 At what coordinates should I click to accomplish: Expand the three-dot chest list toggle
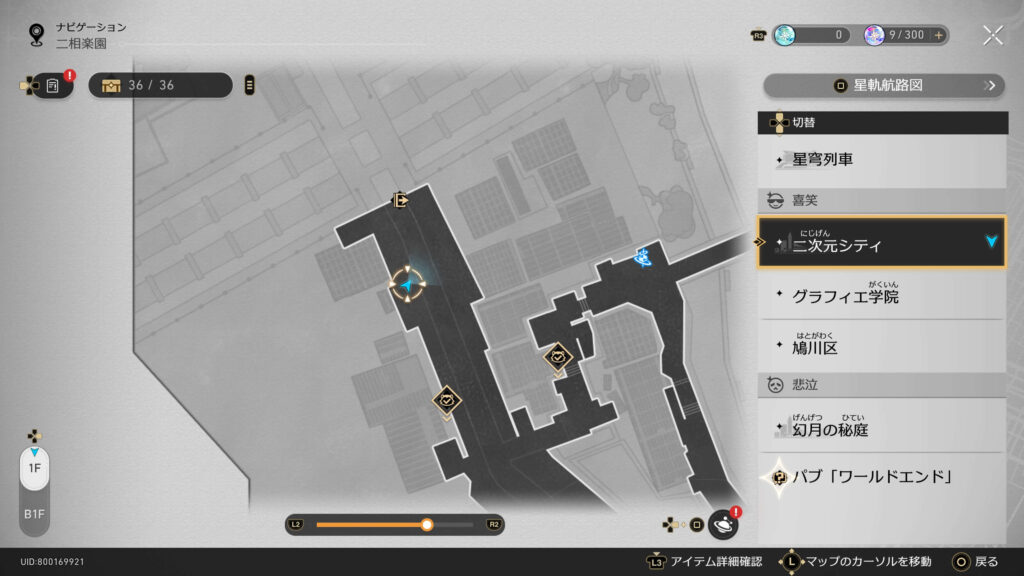(249, 85)
